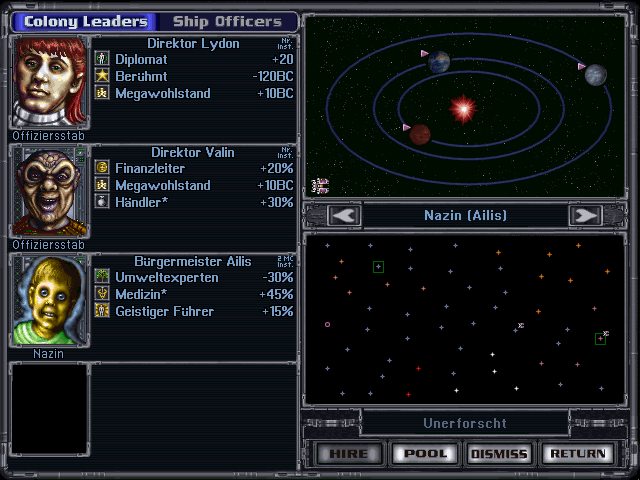Switch to the Ship Officers tab
Viewport: 640px width, 480px height.
tap(228, 21)
